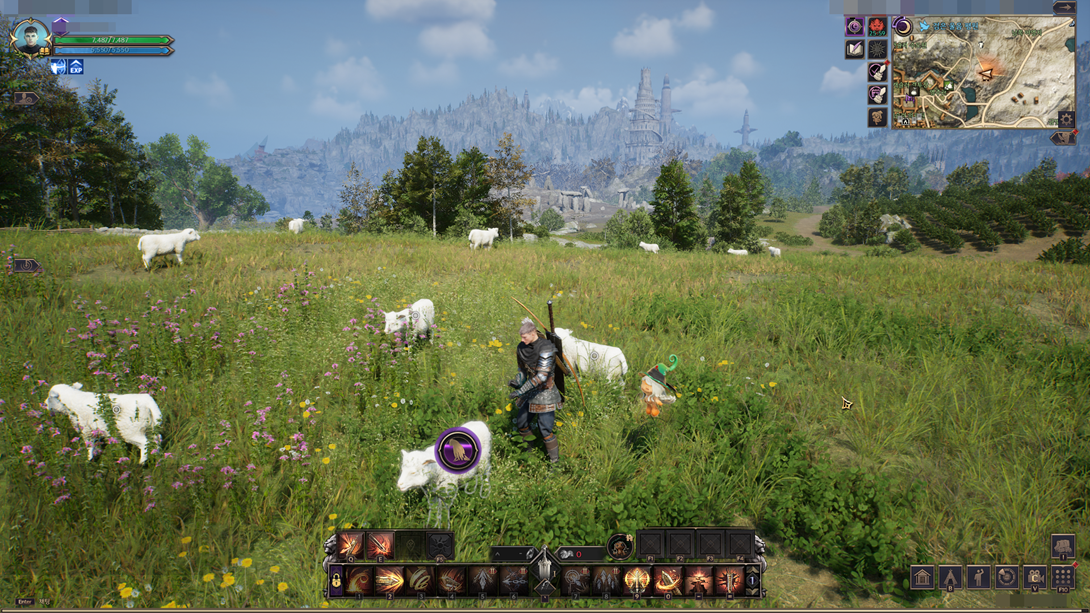This screenshot has height=613, width=1090.
Task: Open the character portrait
Action: tap(30, 39)
